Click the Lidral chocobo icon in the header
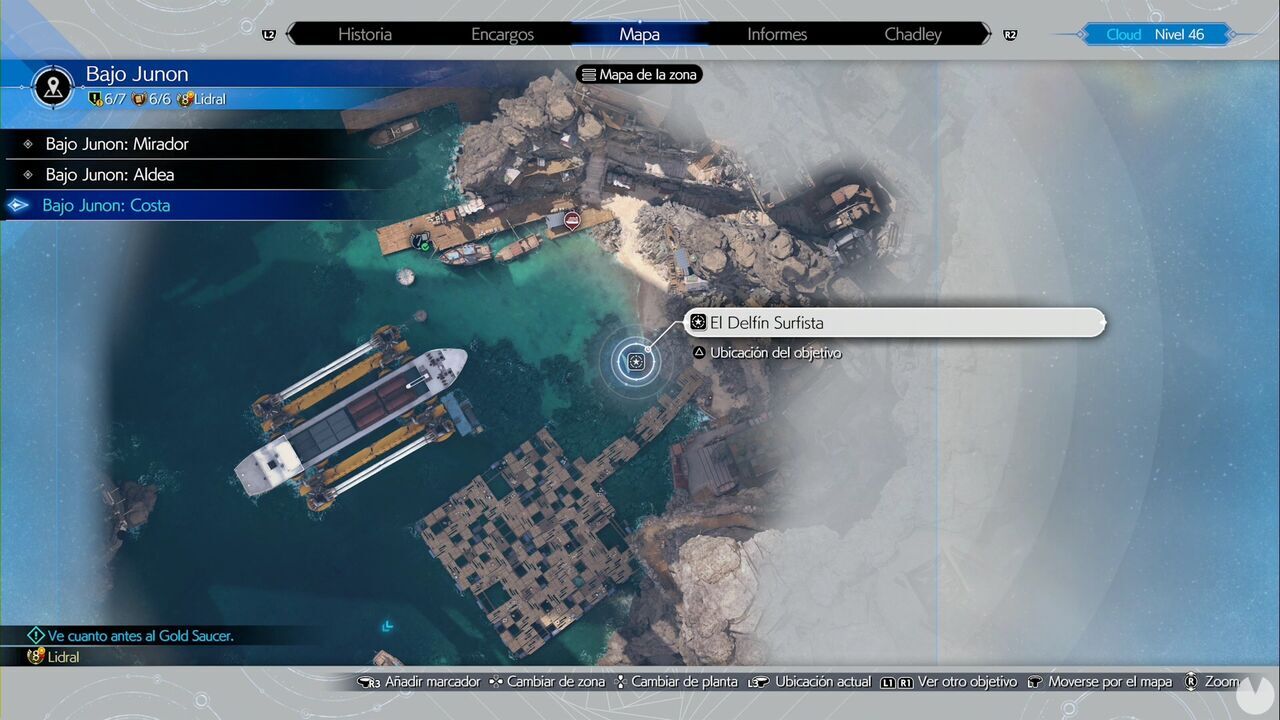Viewport: 1280px width, 720px height. point(185,99)
